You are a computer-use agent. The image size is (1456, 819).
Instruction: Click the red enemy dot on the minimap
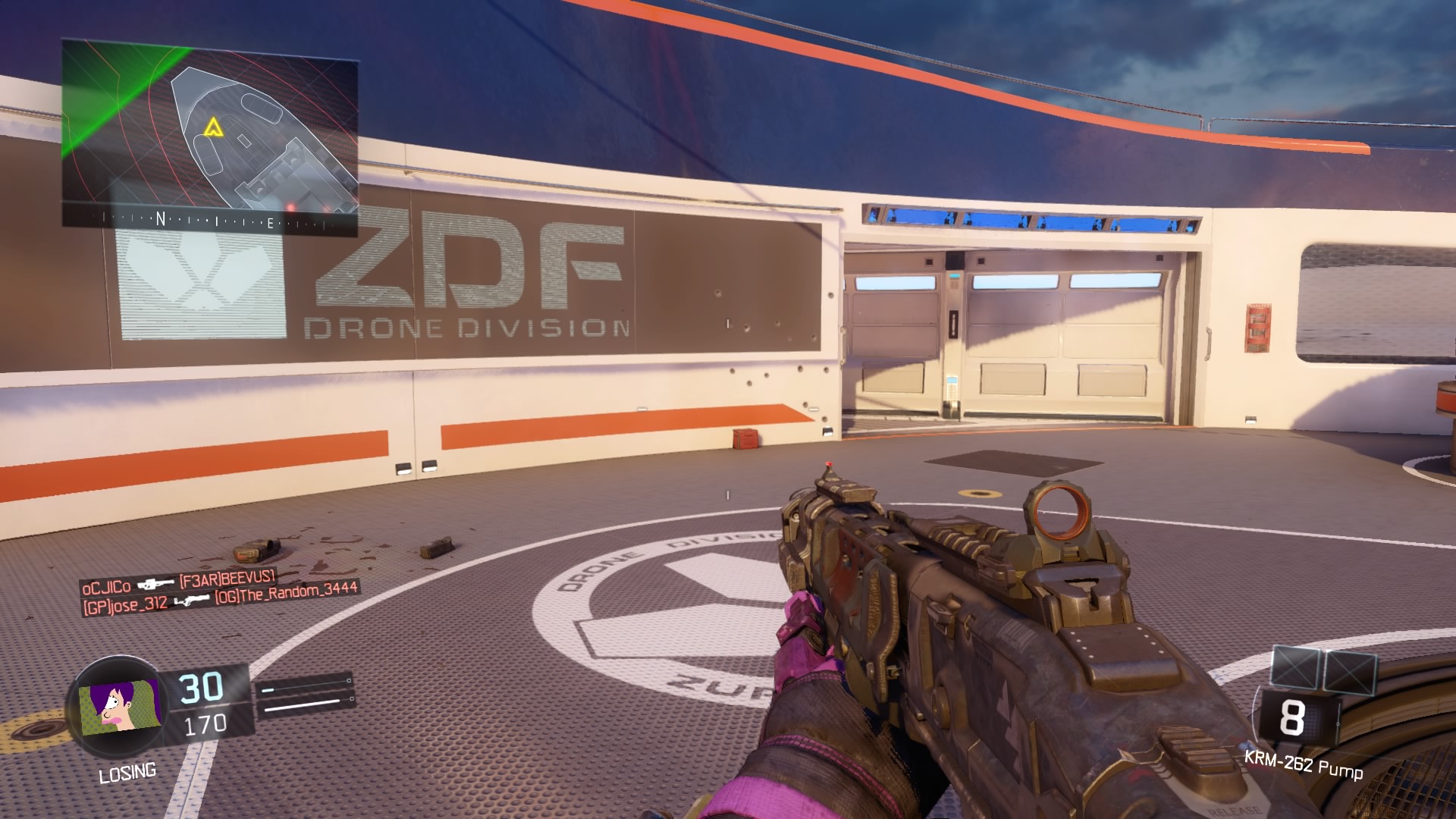point(291,208)
